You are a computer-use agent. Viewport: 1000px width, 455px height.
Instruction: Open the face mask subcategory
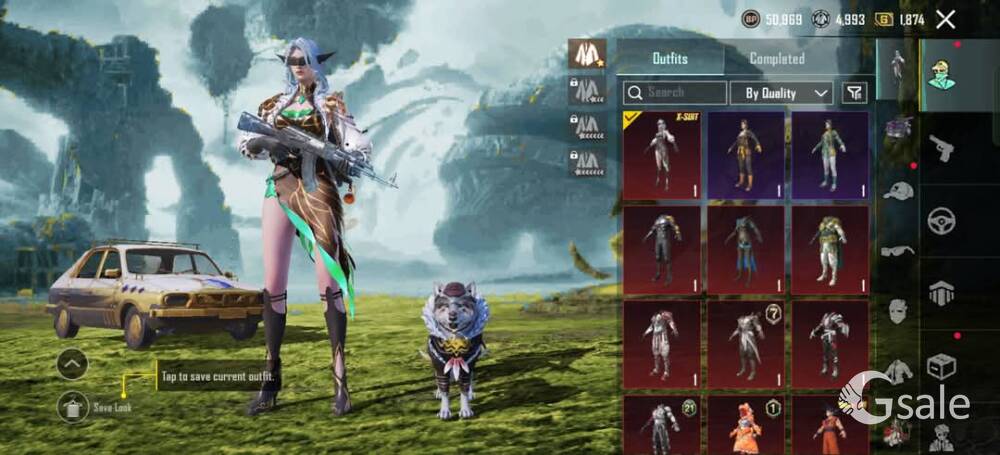pyautogui.click(x=898, y=310)
